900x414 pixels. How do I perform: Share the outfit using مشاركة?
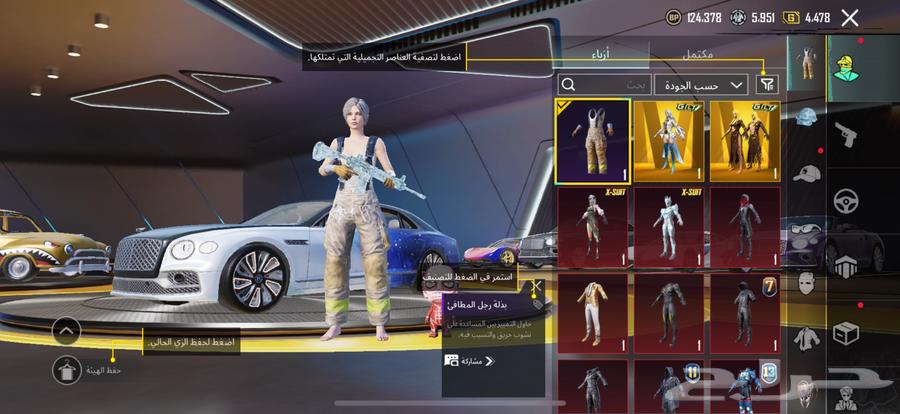pyautogui.click(x=468, y=360)
